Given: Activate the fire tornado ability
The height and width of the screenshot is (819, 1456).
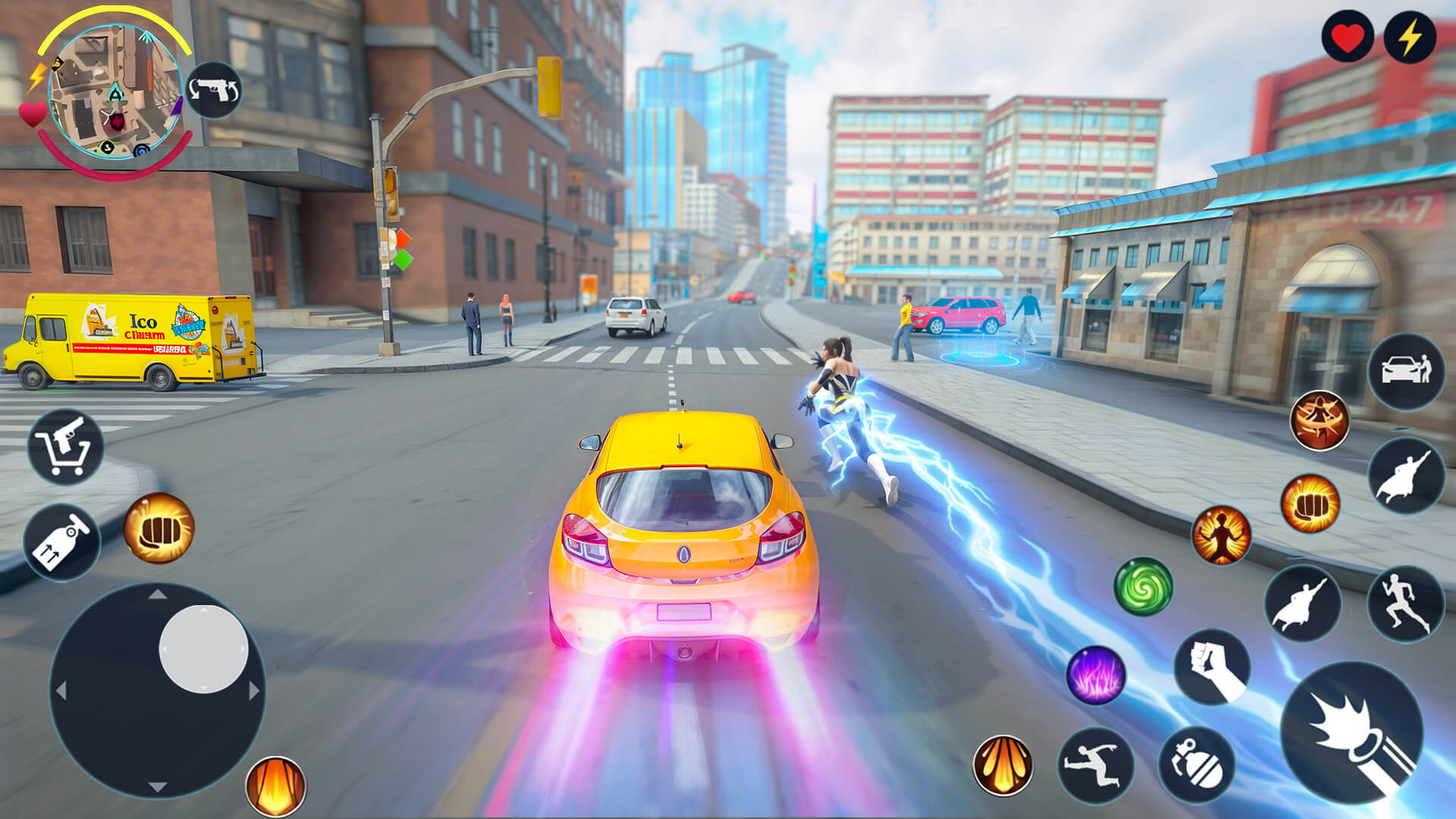Looking at the screenshot, I should coord(1319,421).
